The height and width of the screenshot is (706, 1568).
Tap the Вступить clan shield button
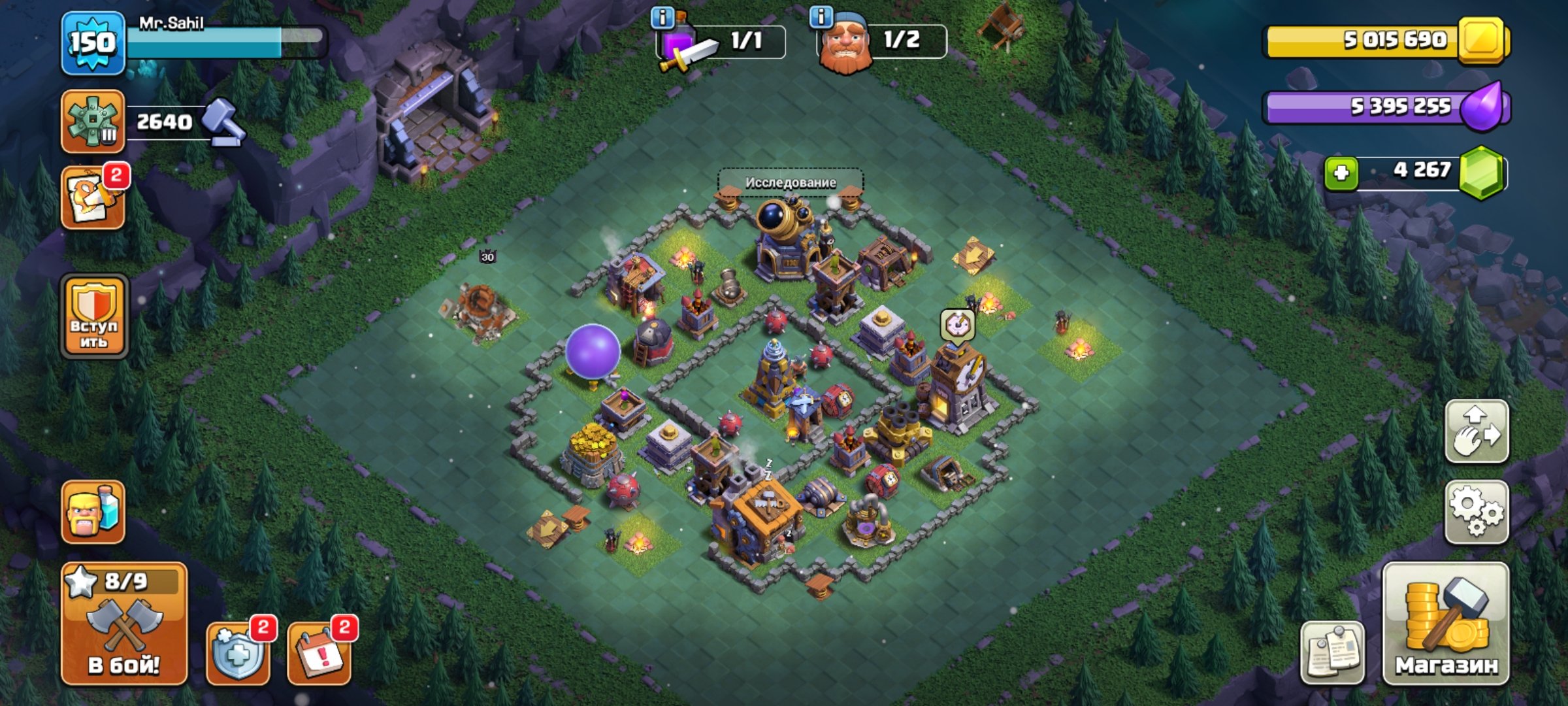click(x=94, y=316)
